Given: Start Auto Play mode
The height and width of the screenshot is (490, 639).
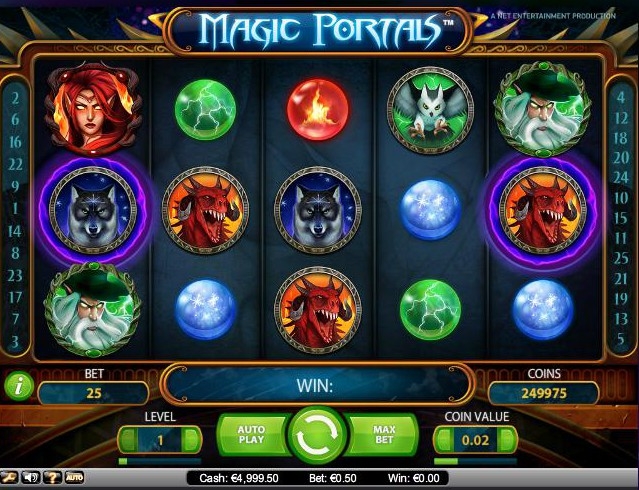Looking at the screenshot, I should (251, 435).
